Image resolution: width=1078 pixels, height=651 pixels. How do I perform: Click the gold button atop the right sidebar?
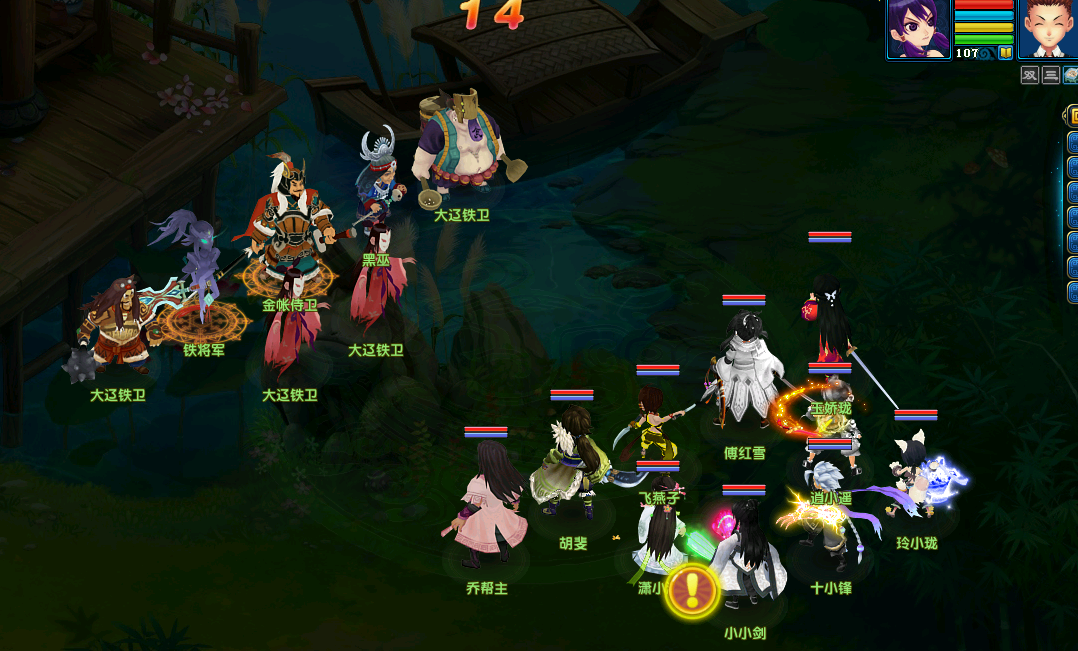[x=1072, y=116]
